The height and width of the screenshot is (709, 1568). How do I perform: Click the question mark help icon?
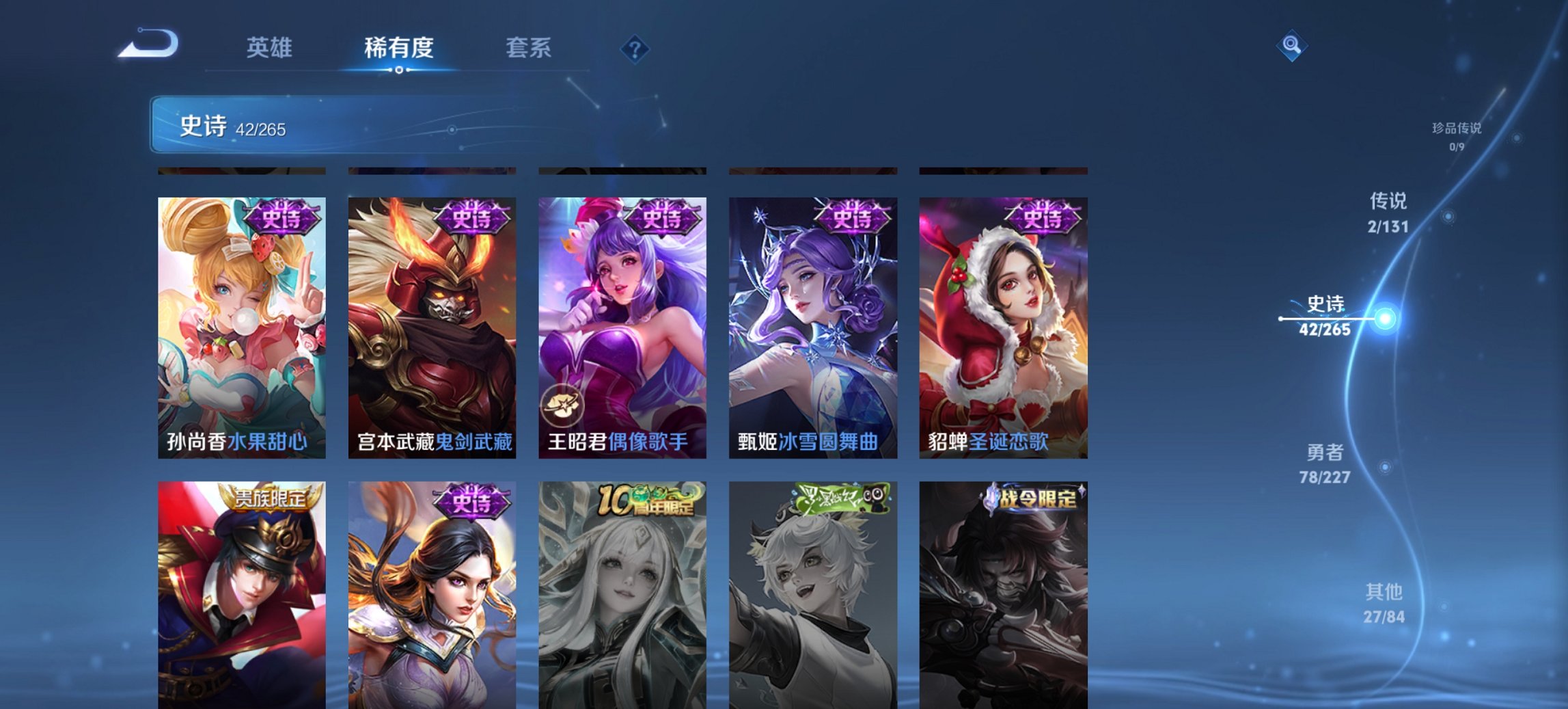pyautogui.click(x=634, y=48)
